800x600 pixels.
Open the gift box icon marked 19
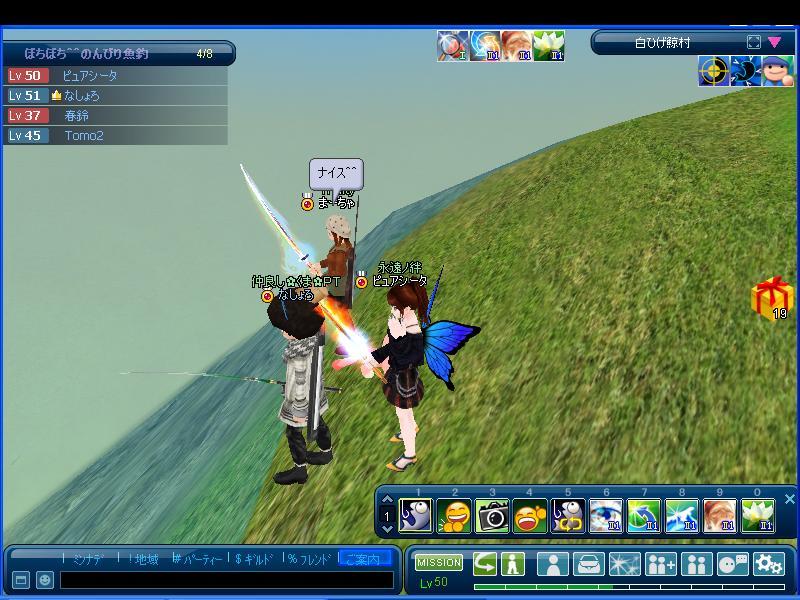(x=770, y=298)
